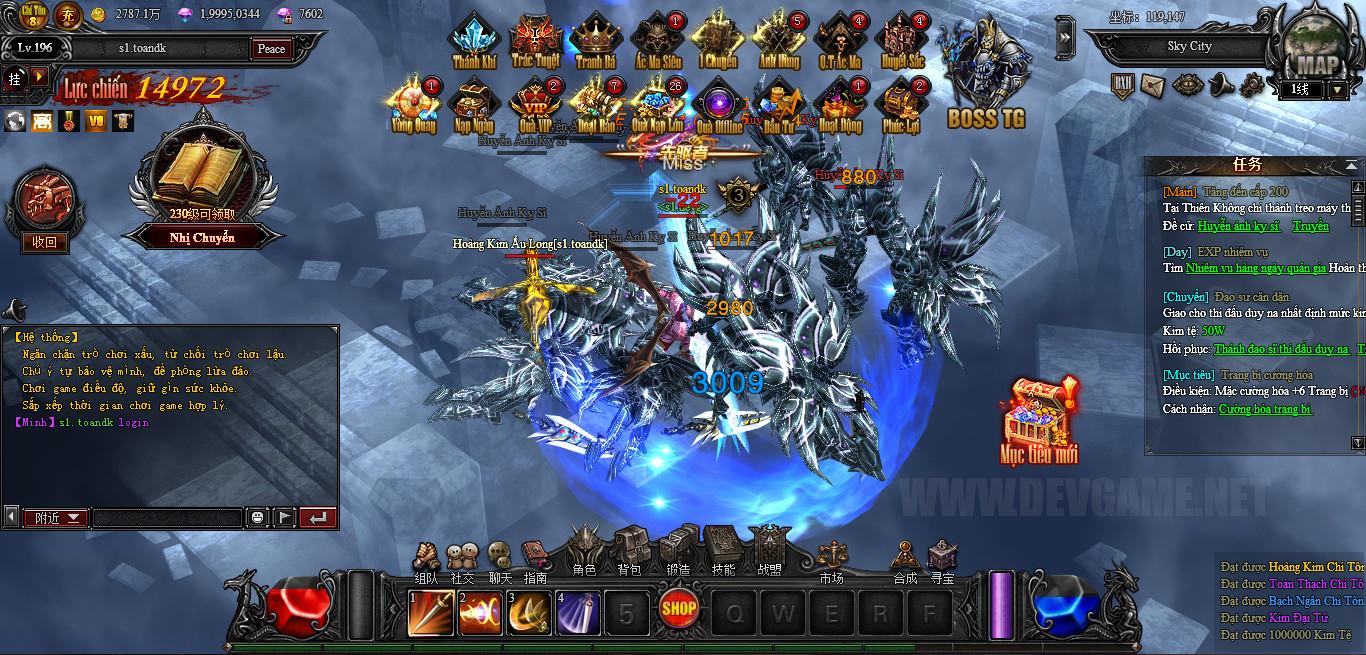1366x655 pixels.
Task: Send the chat message with enter button
Action: pyautogui.click(x=318, y=517)
